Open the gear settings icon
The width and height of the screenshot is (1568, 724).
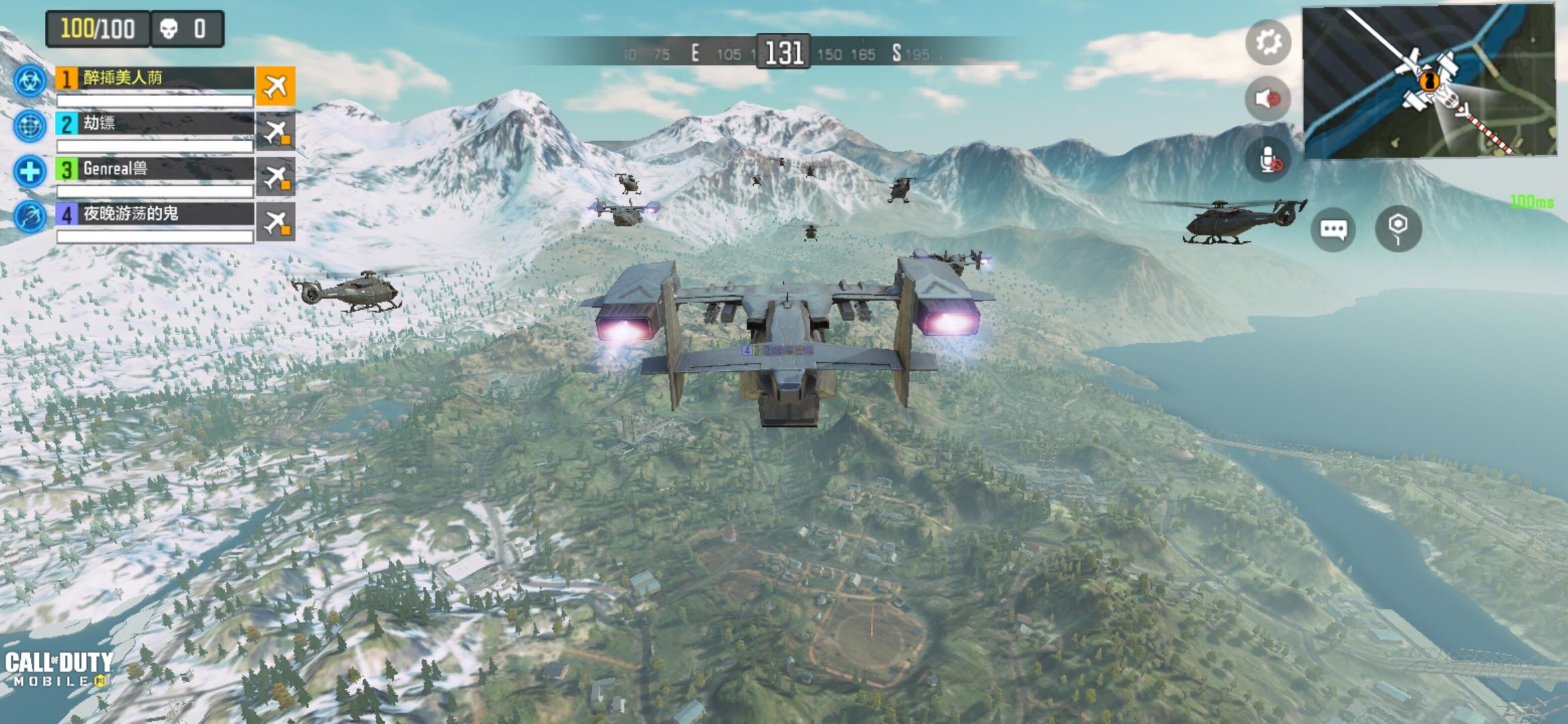[x=1268, y=43]
